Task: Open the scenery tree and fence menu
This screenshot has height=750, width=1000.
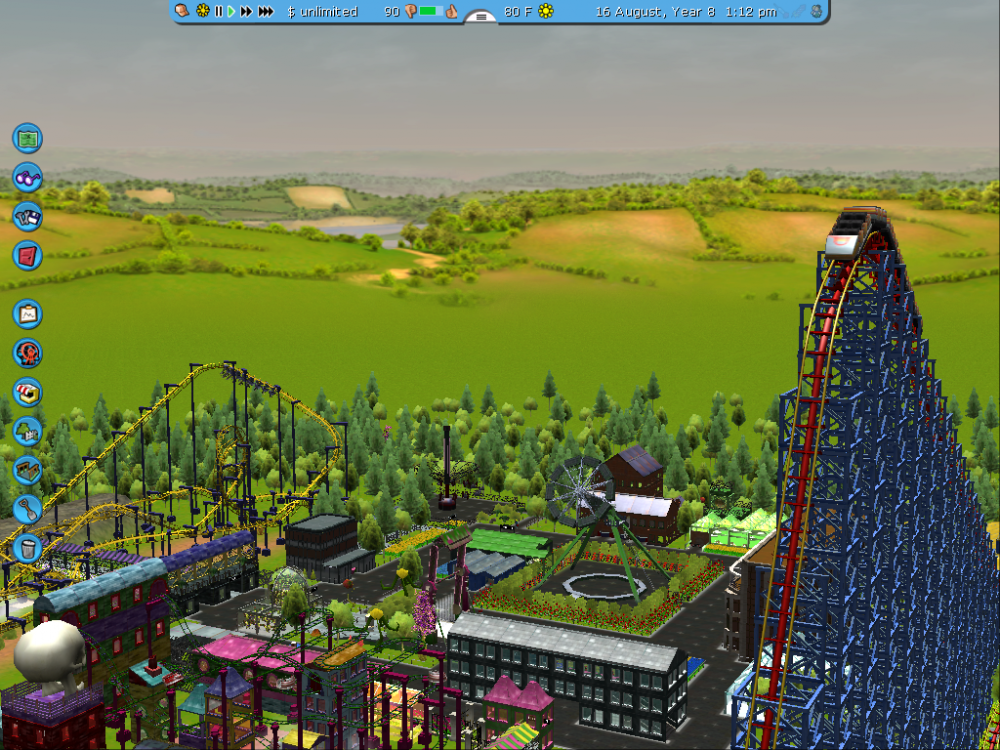Action: [x=27, y=431]
